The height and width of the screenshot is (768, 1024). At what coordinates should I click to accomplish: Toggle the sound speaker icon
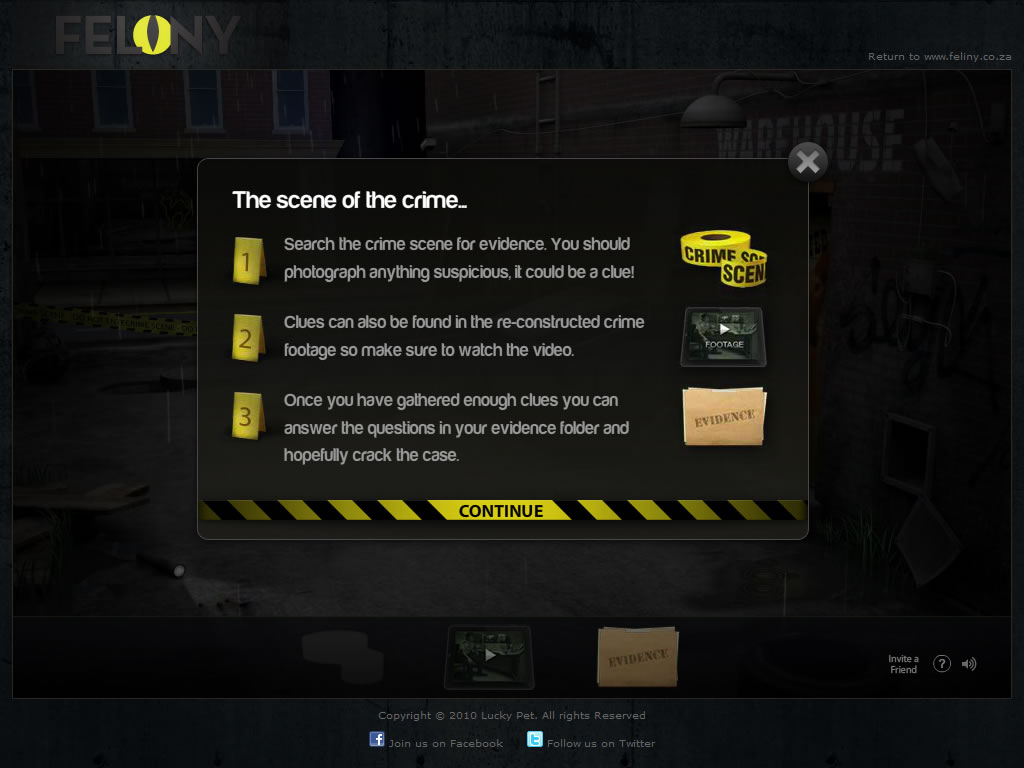click(969, 664)
